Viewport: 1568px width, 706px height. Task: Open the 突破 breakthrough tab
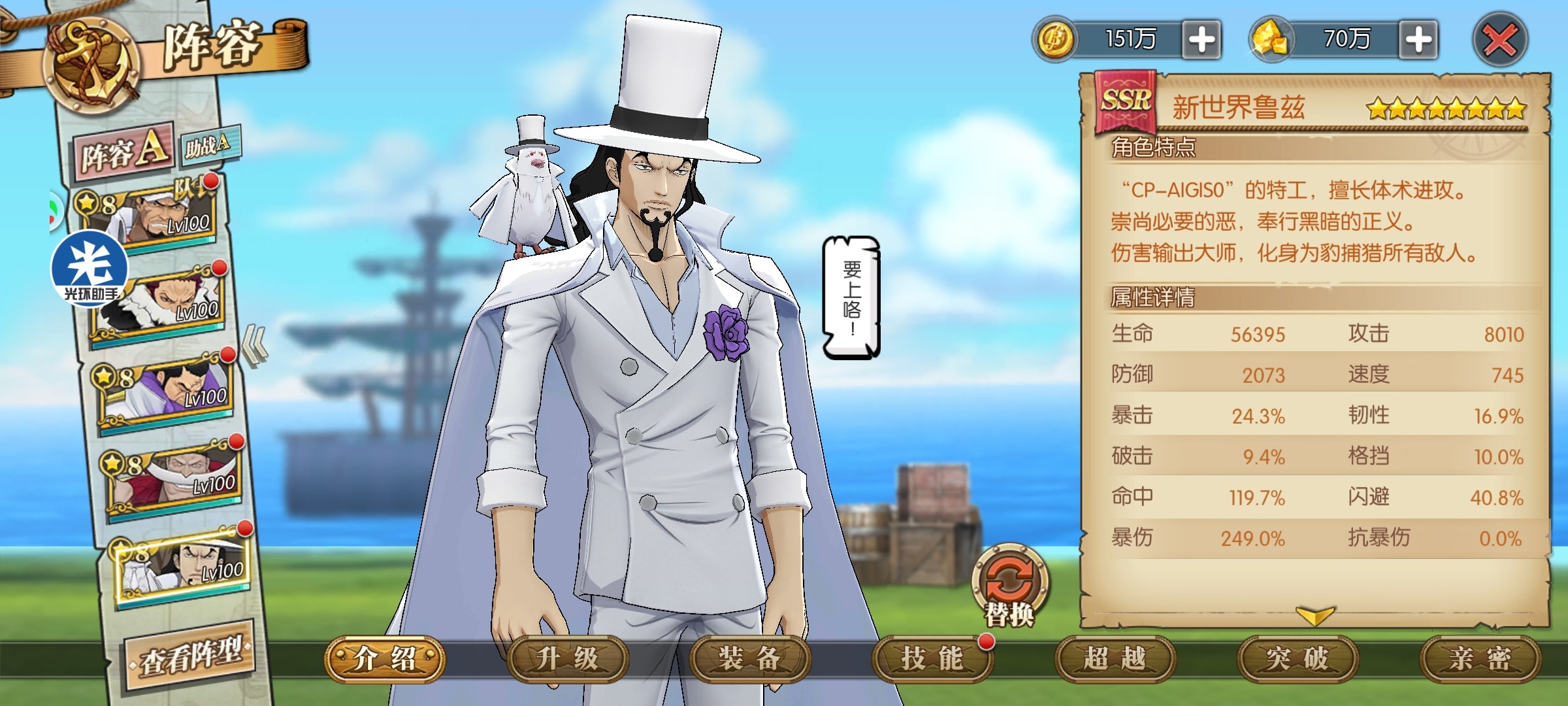1297,659
